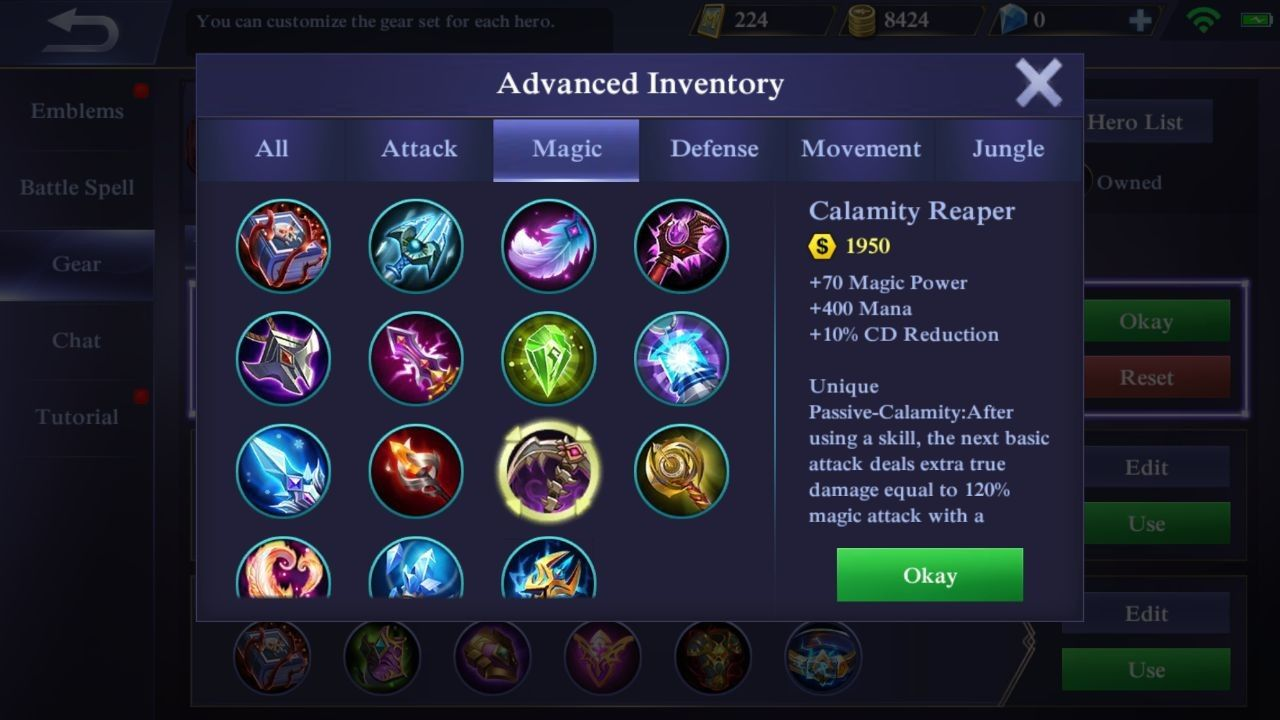Select the icy blue wand item

point(283,471)
